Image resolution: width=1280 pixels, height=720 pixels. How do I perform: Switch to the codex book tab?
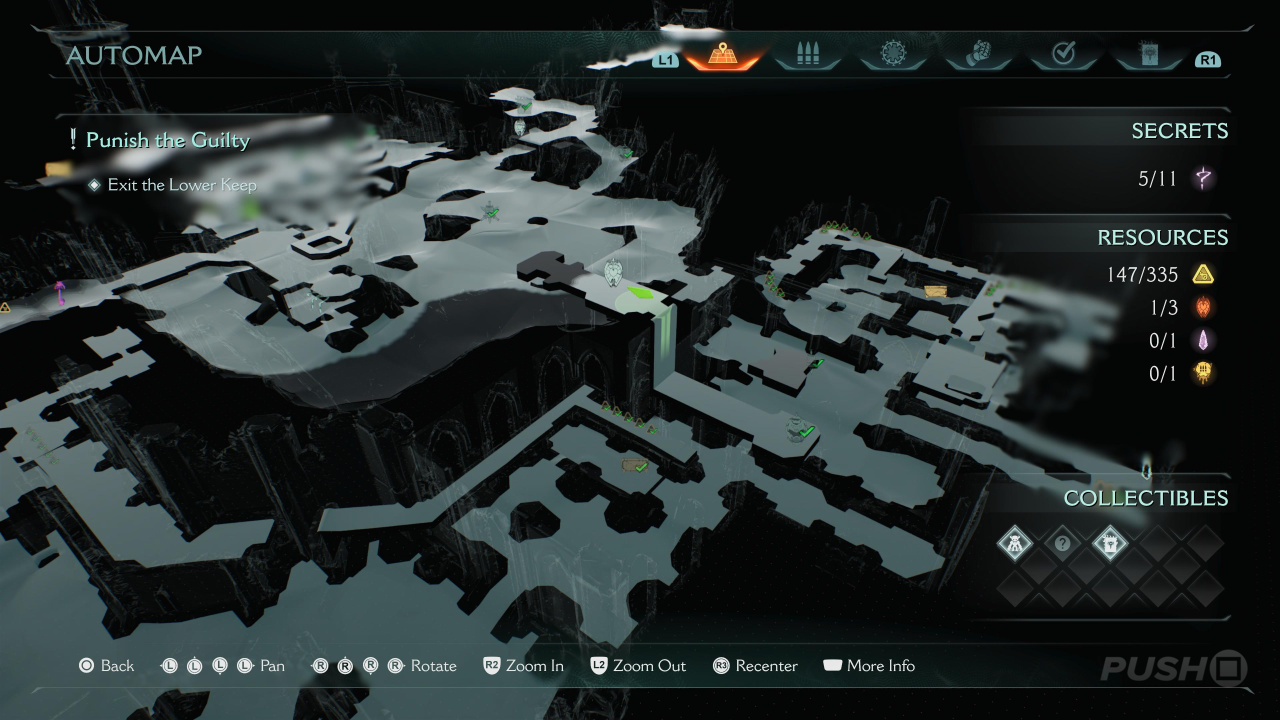point(1148,55)
